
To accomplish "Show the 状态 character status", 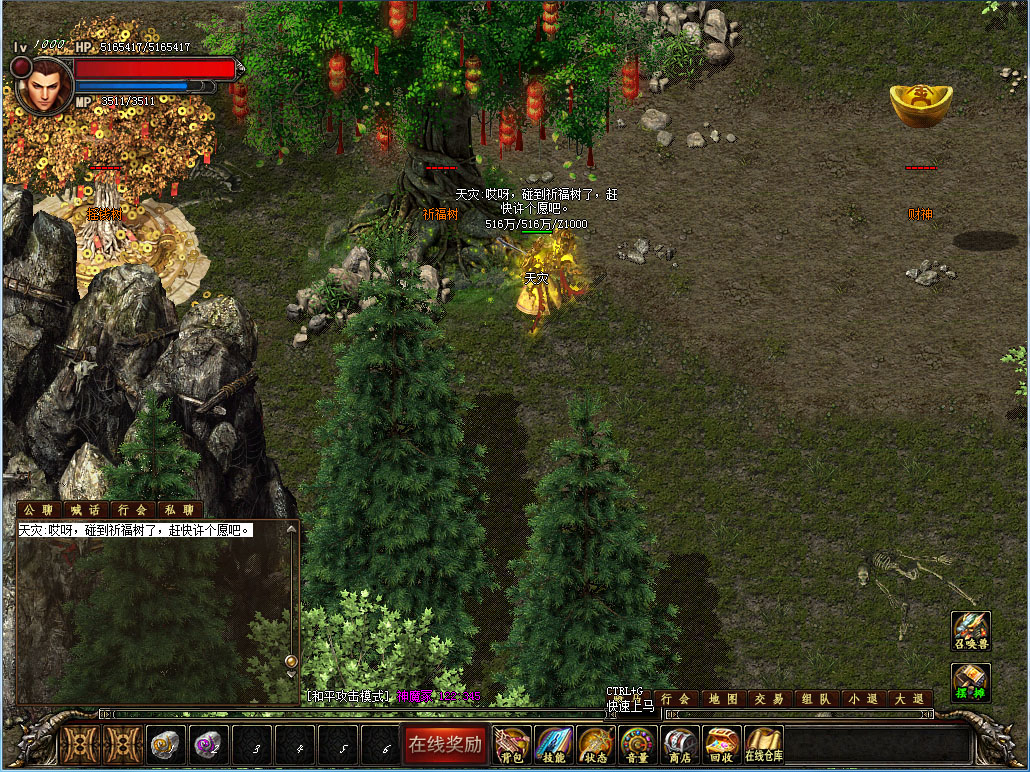I will pyautogui.click(x=596, y=745).
